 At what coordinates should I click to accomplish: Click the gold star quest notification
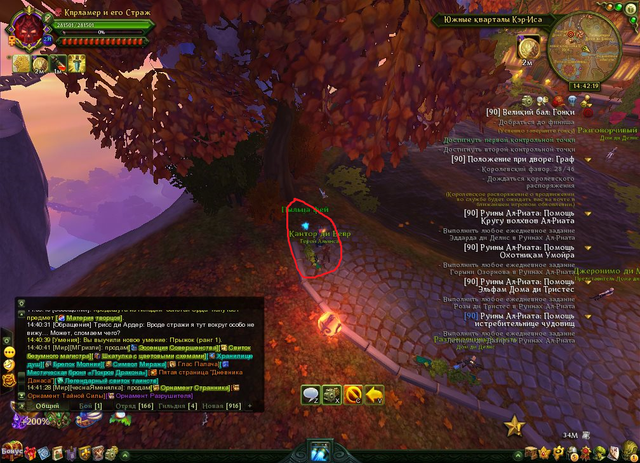(x=515, y=427)
